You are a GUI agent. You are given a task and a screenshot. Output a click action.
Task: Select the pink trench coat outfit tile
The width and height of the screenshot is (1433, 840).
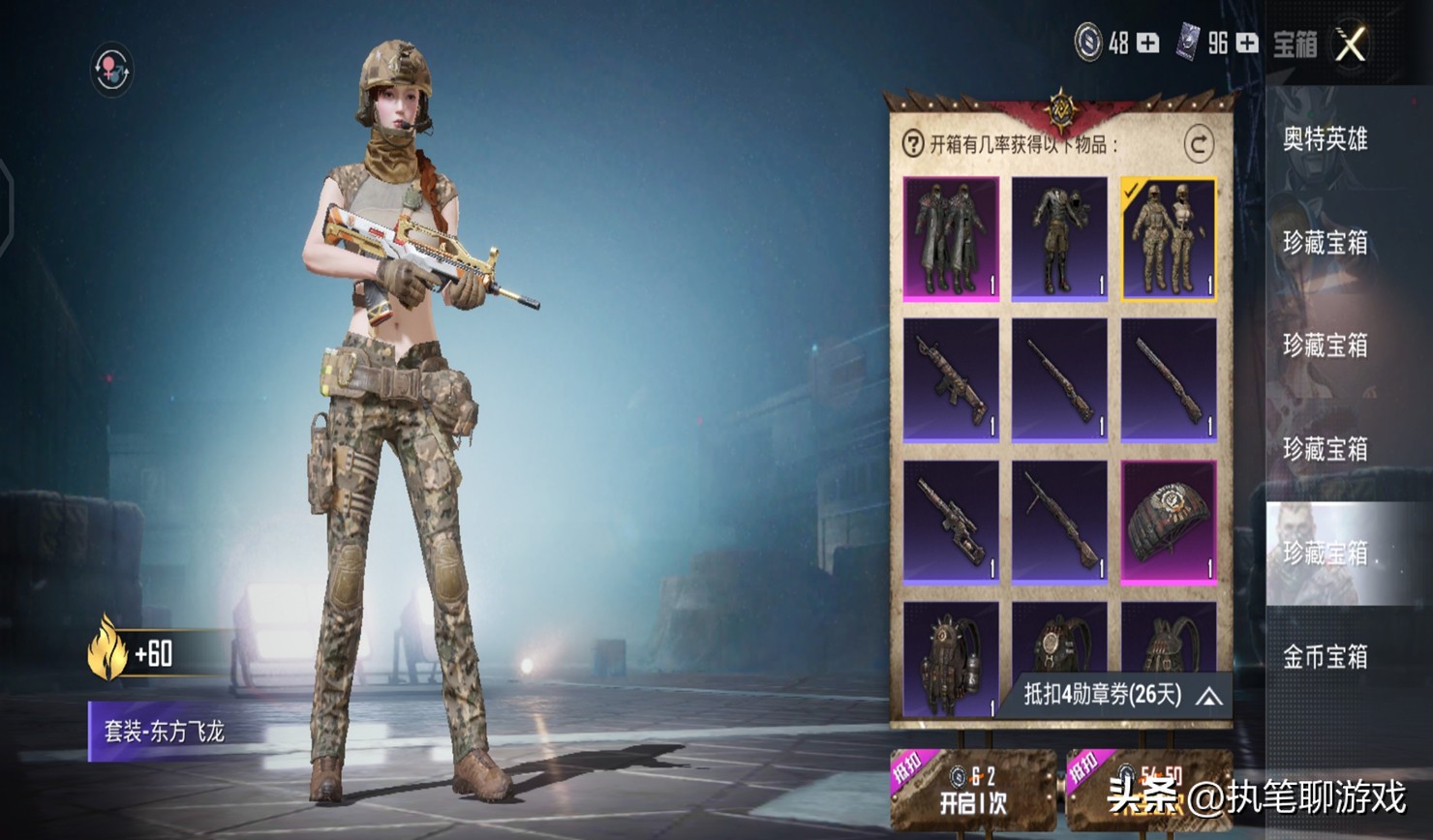[x=951, y=238]
